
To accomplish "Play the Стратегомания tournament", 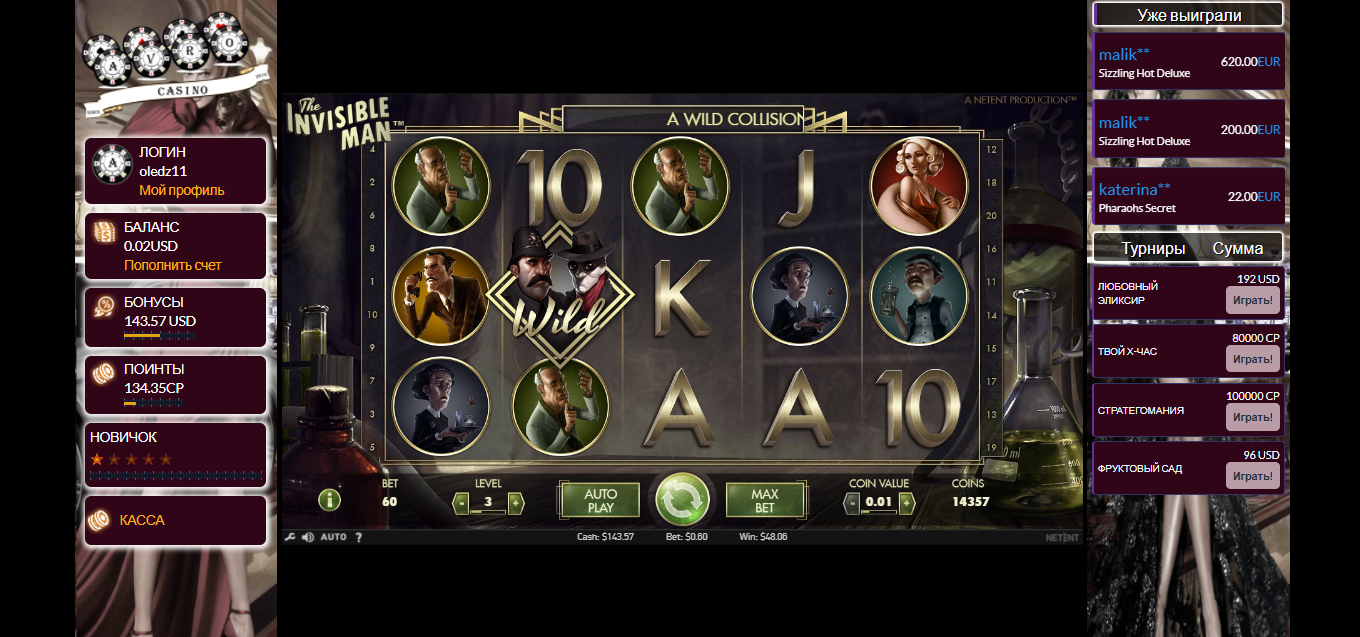I will click(x=1252, y=417).
